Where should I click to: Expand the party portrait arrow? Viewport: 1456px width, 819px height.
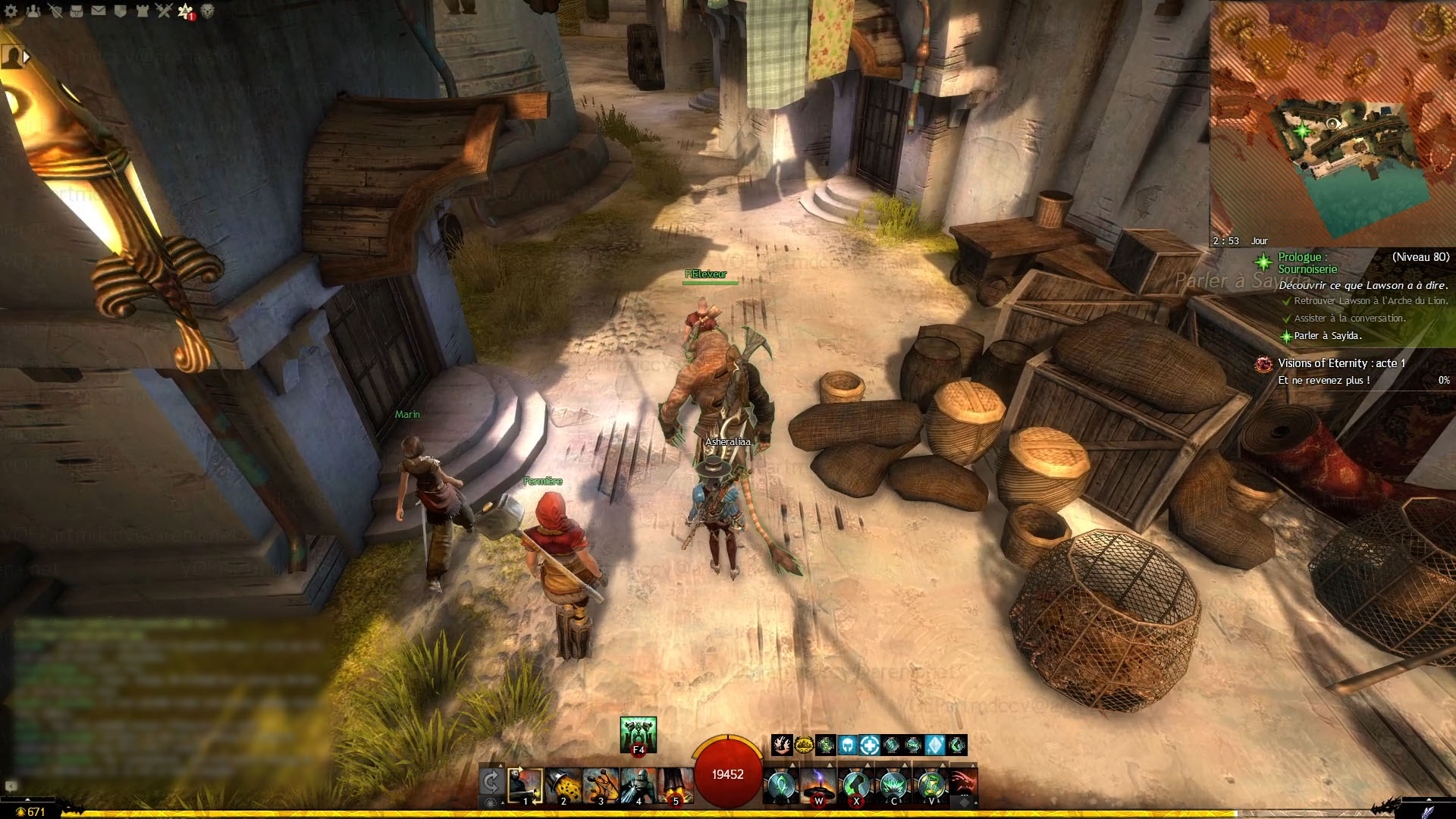(x=27, y=57)
